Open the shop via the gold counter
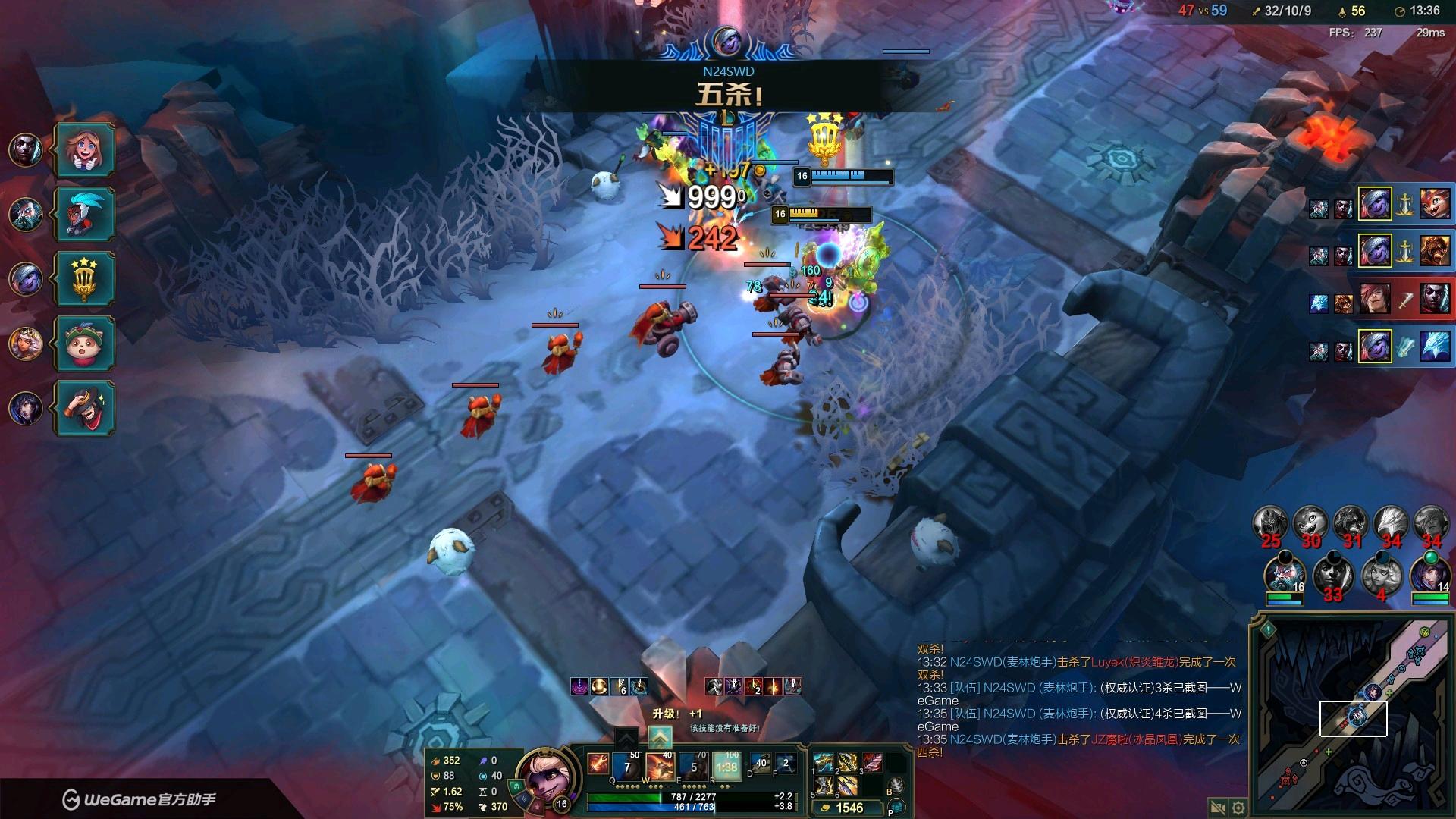Image resolution: width=1456 pixels, height=819 pixels. [848, 808]
